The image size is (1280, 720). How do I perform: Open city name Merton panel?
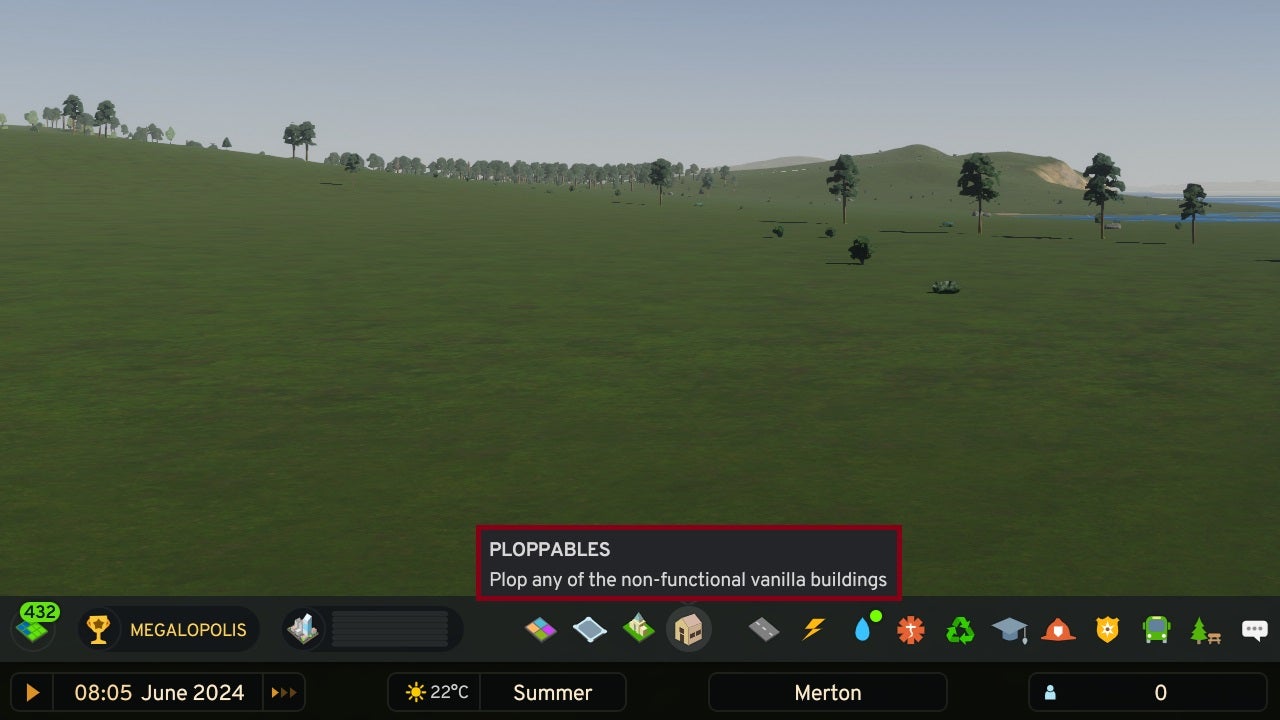[827, 692]
